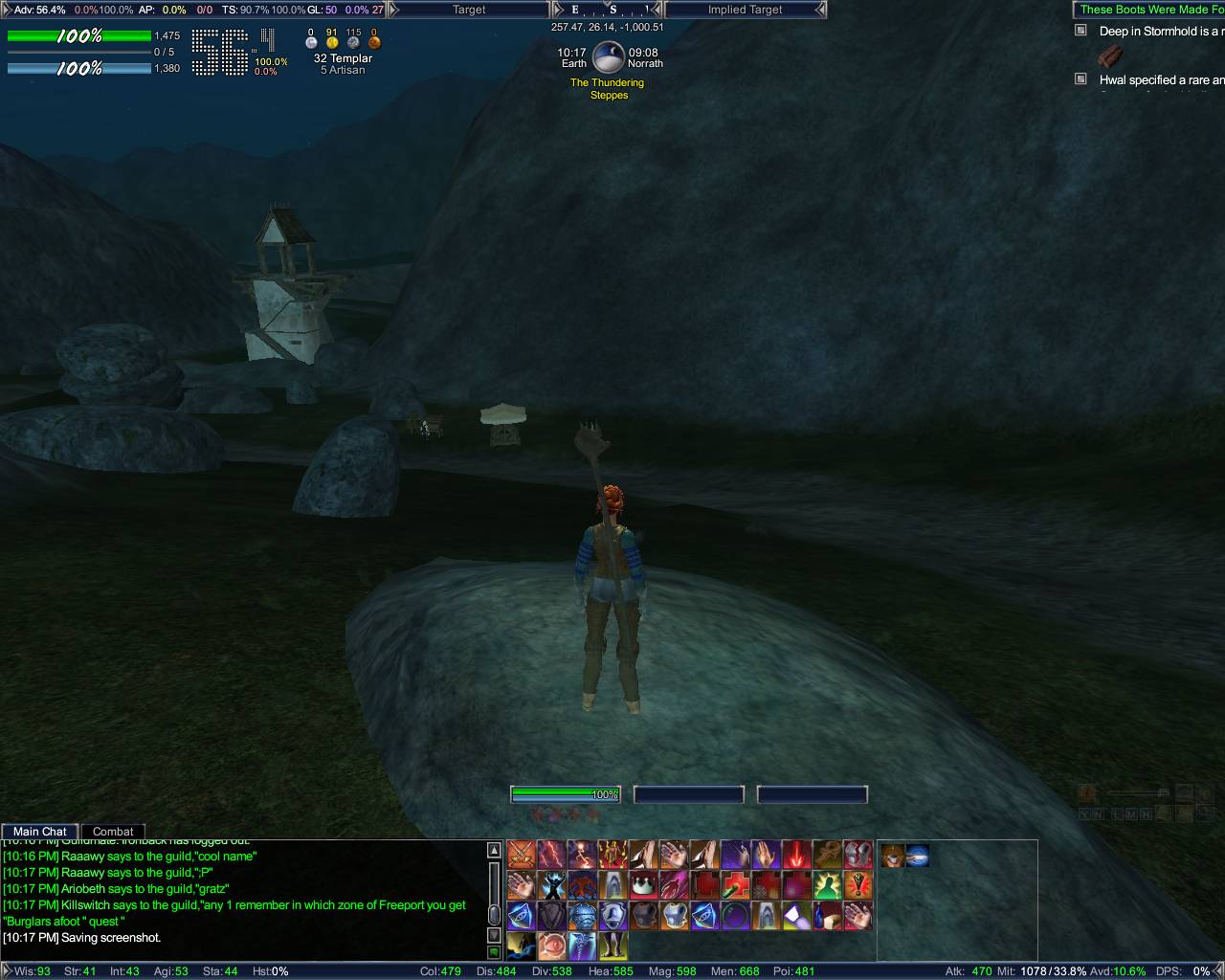Viewport: 1225px width, 980px height.
Task: Activate the crossed swords attack ability
Action: pos(522,854)
